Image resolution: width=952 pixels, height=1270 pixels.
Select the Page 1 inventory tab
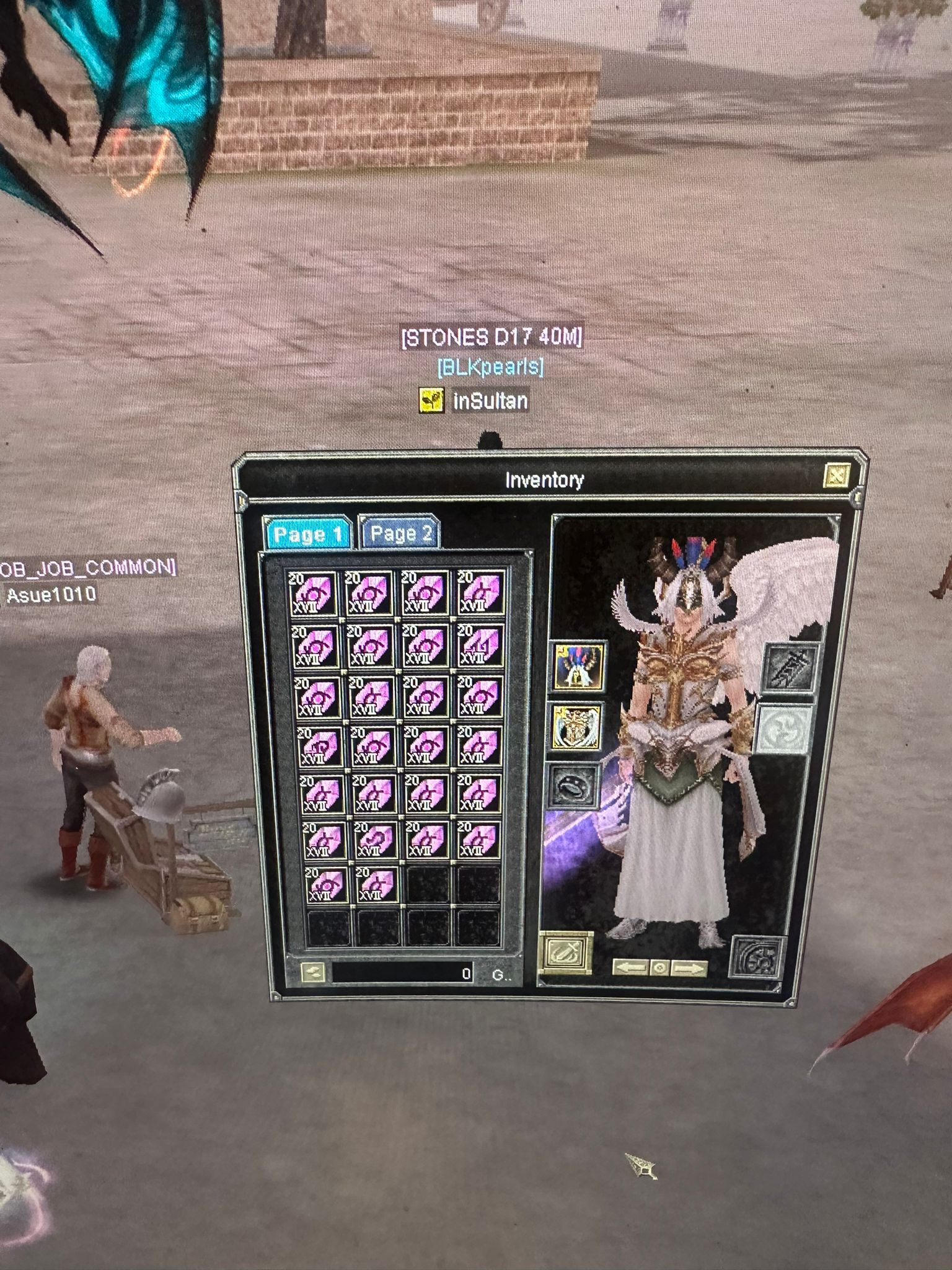tap(308, 534)
